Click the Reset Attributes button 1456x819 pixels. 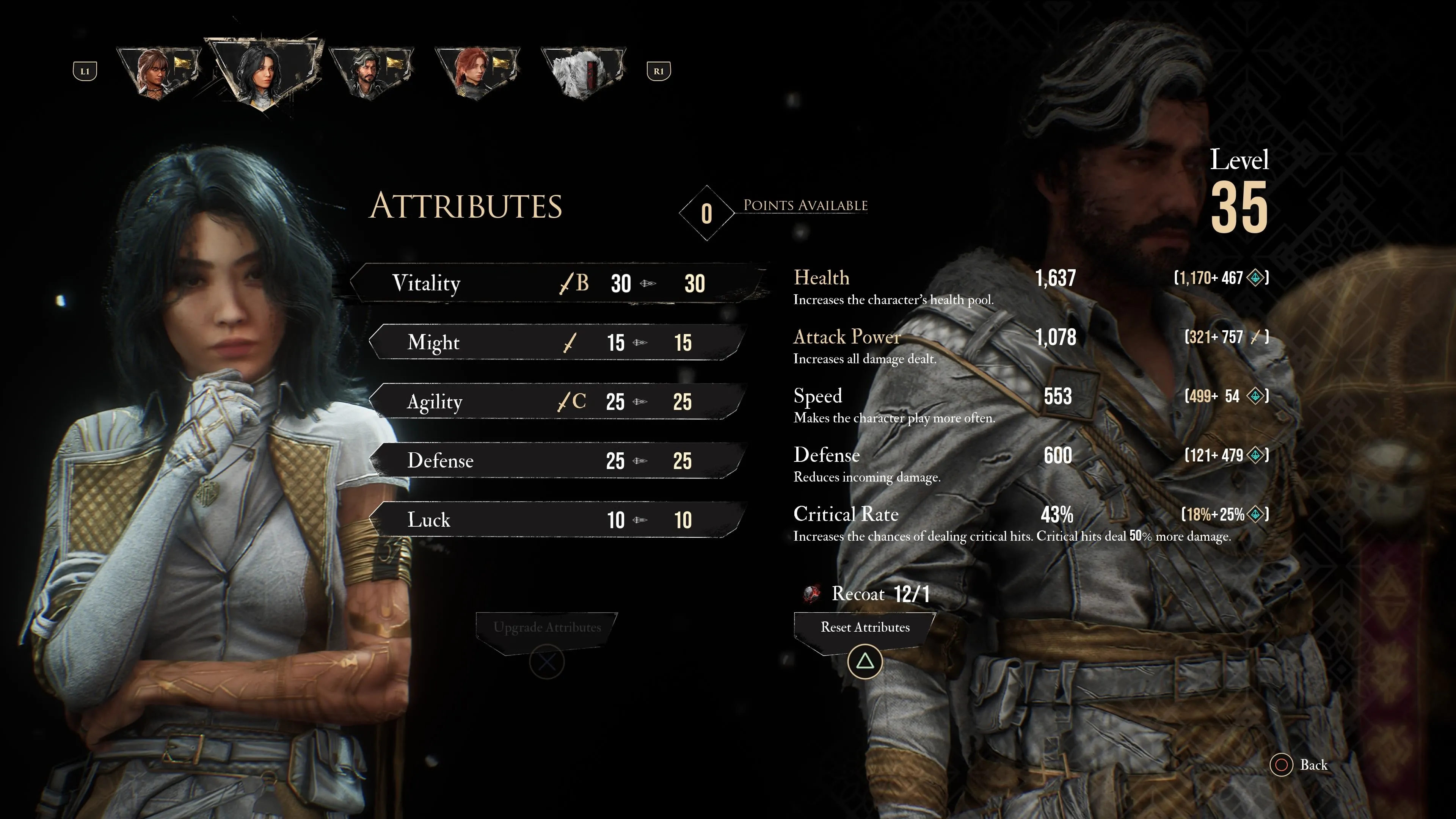tap(865, 628)
